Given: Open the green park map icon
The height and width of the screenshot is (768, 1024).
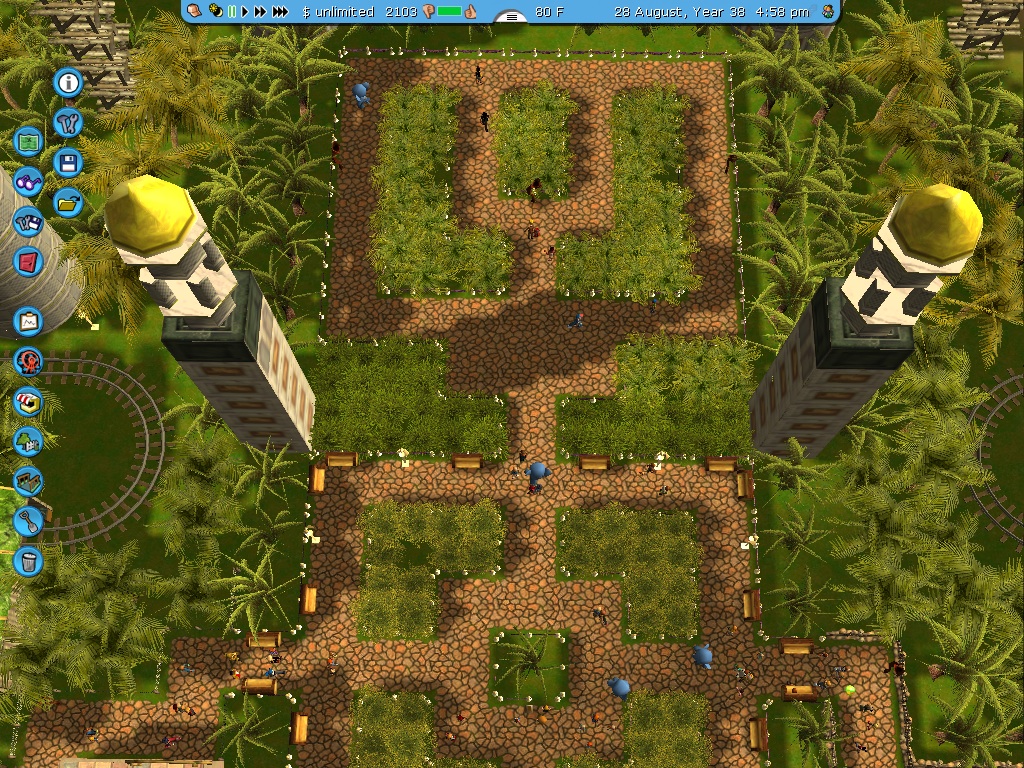Looking at the screenshot, I should (x=29, y=142).
